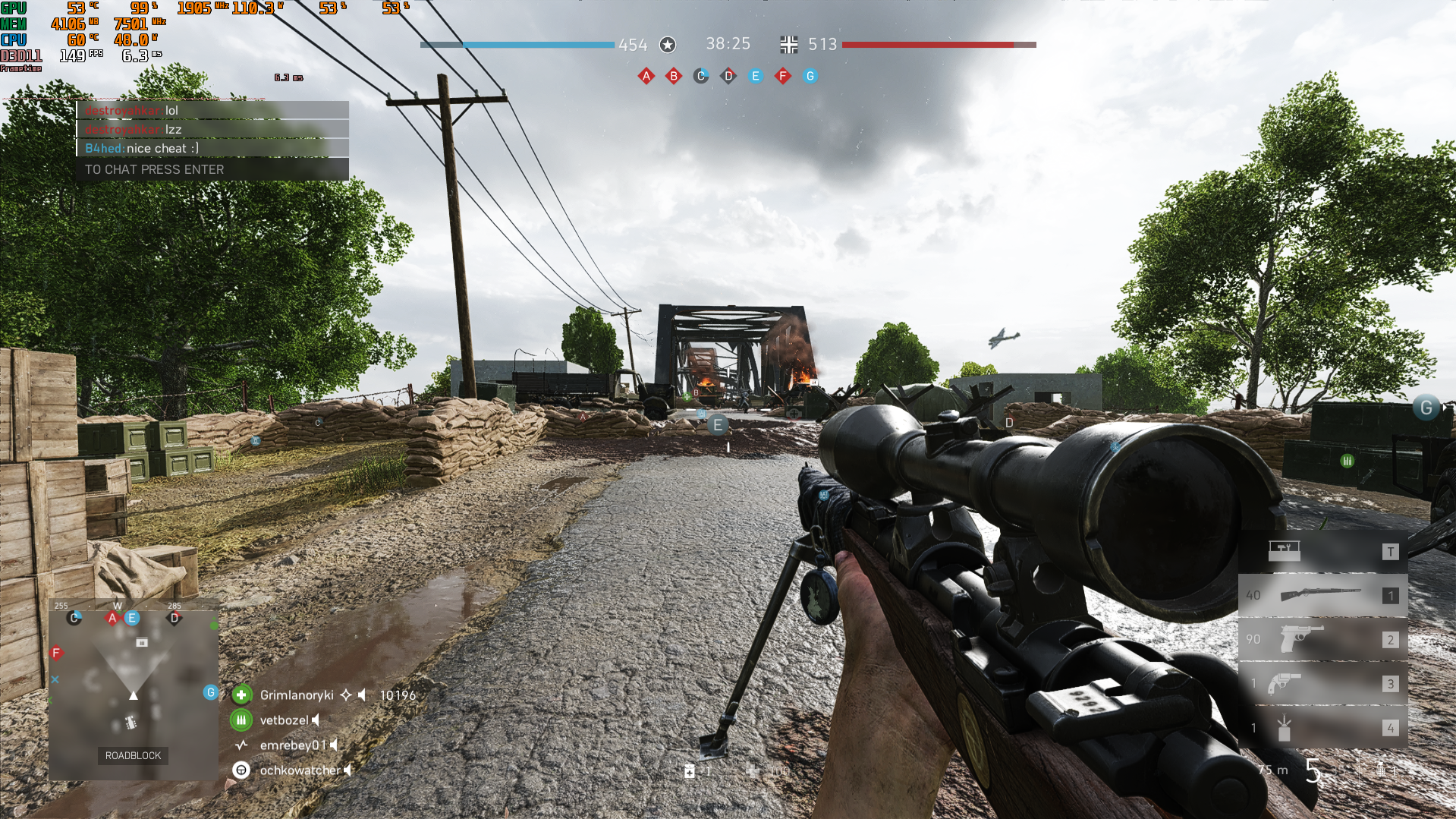Select squad member ochkowatcher
Viewport: 1456px width, 819px height.
(x=300, y=770)
